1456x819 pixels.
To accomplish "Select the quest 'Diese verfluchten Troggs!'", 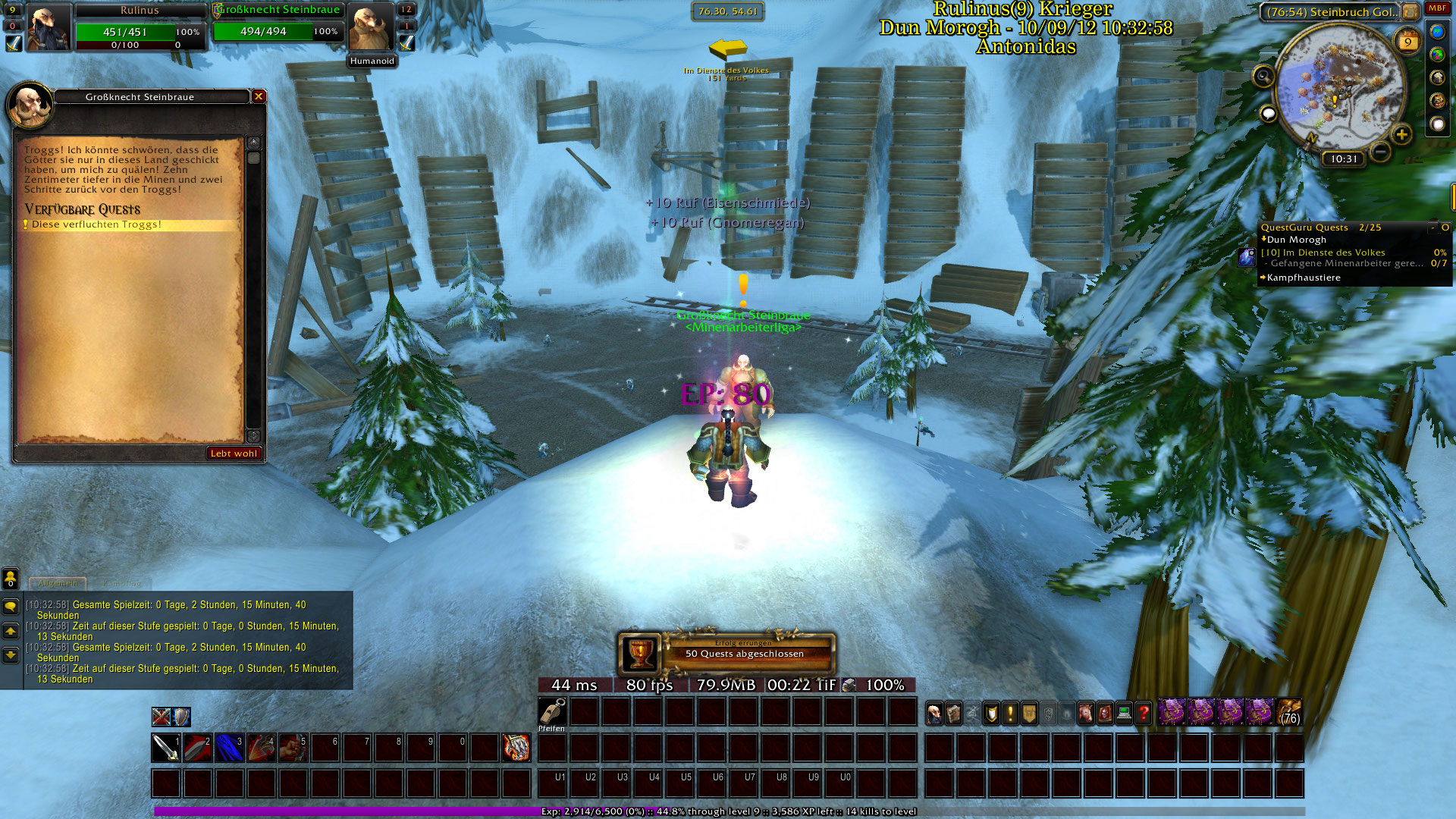I will click(x=97, y=225).
